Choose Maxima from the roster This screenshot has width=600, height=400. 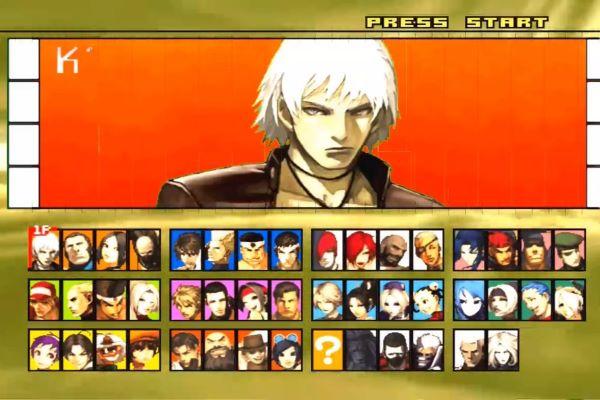pyautogui.click(x=77, y=249)
